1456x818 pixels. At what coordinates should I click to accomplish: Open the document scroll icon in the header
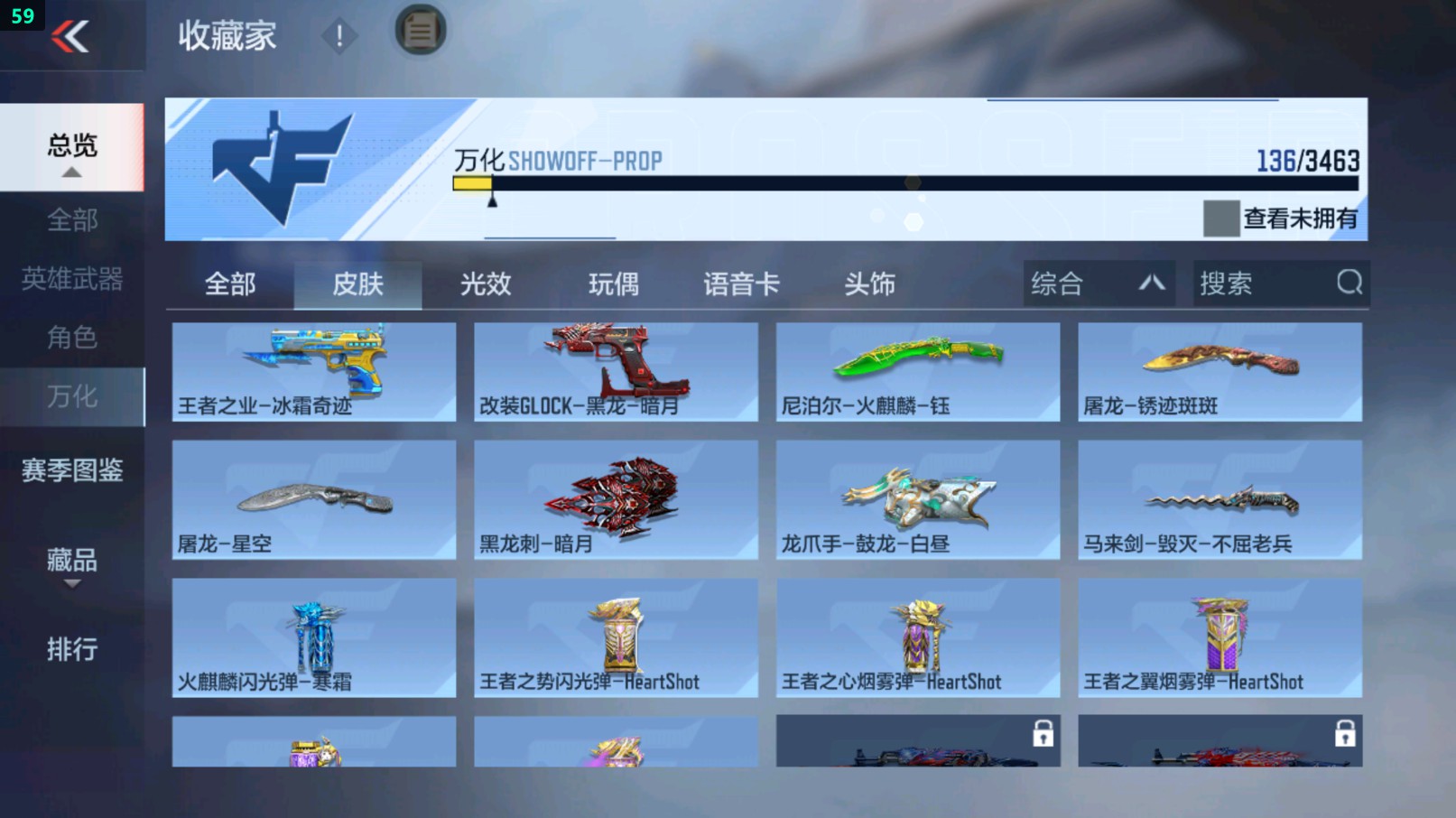pos(418,30)
